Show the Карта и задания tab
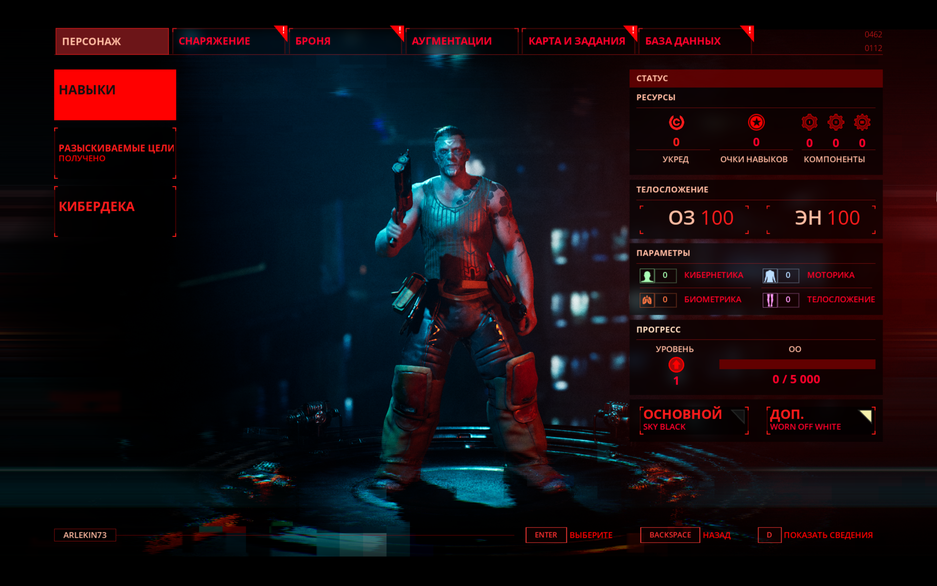The height and width of the screenshot is (586, 937). pos(577,41)
